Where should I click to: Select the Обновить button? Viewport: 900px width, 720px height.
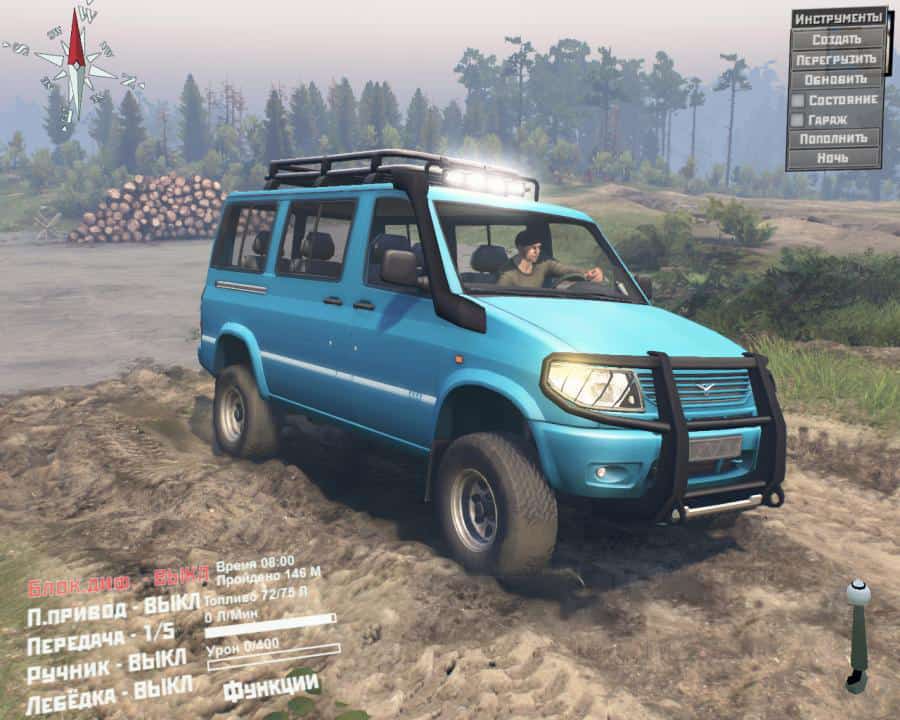pyautogui.click(x=837, y=79)
